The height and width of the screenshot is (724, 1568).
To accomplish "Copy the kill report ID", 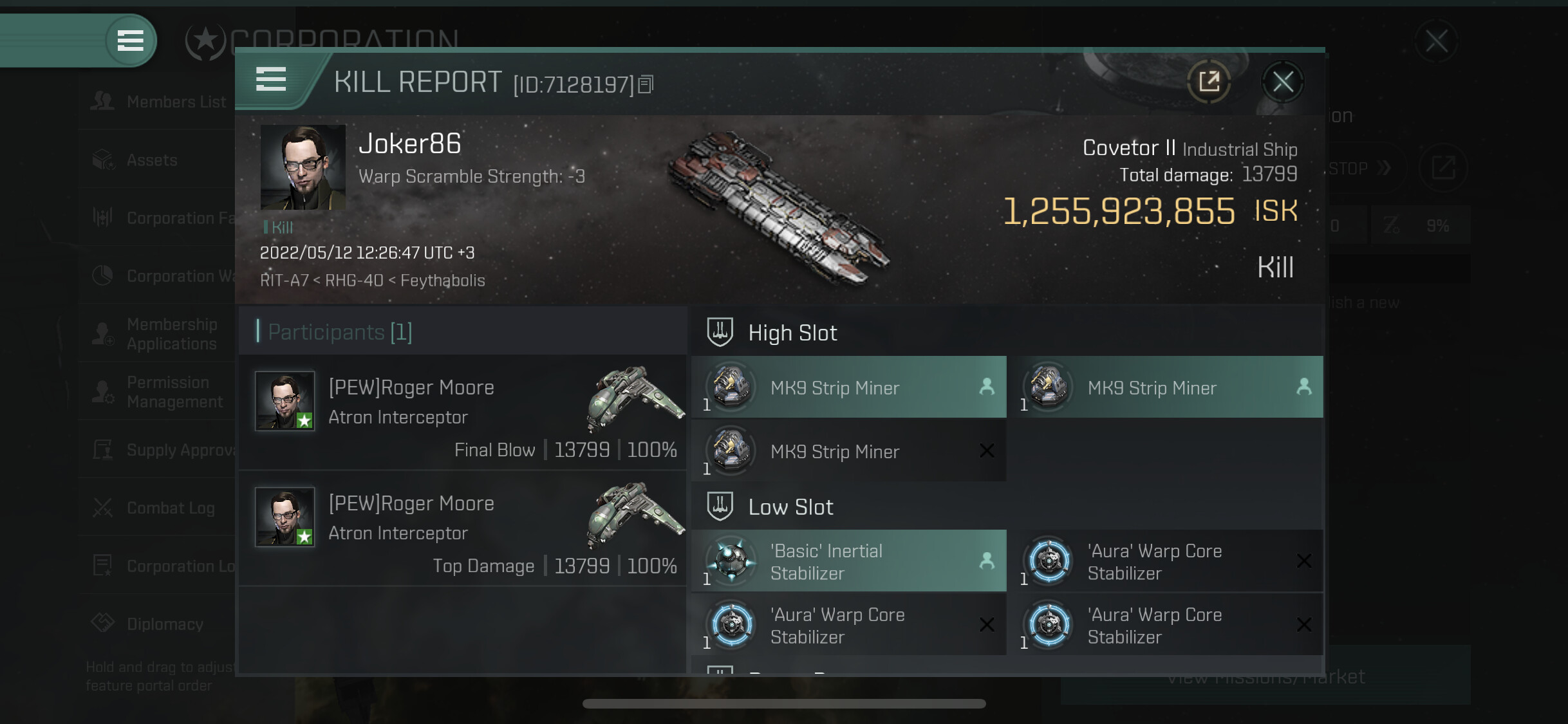I will pos(646,84).
